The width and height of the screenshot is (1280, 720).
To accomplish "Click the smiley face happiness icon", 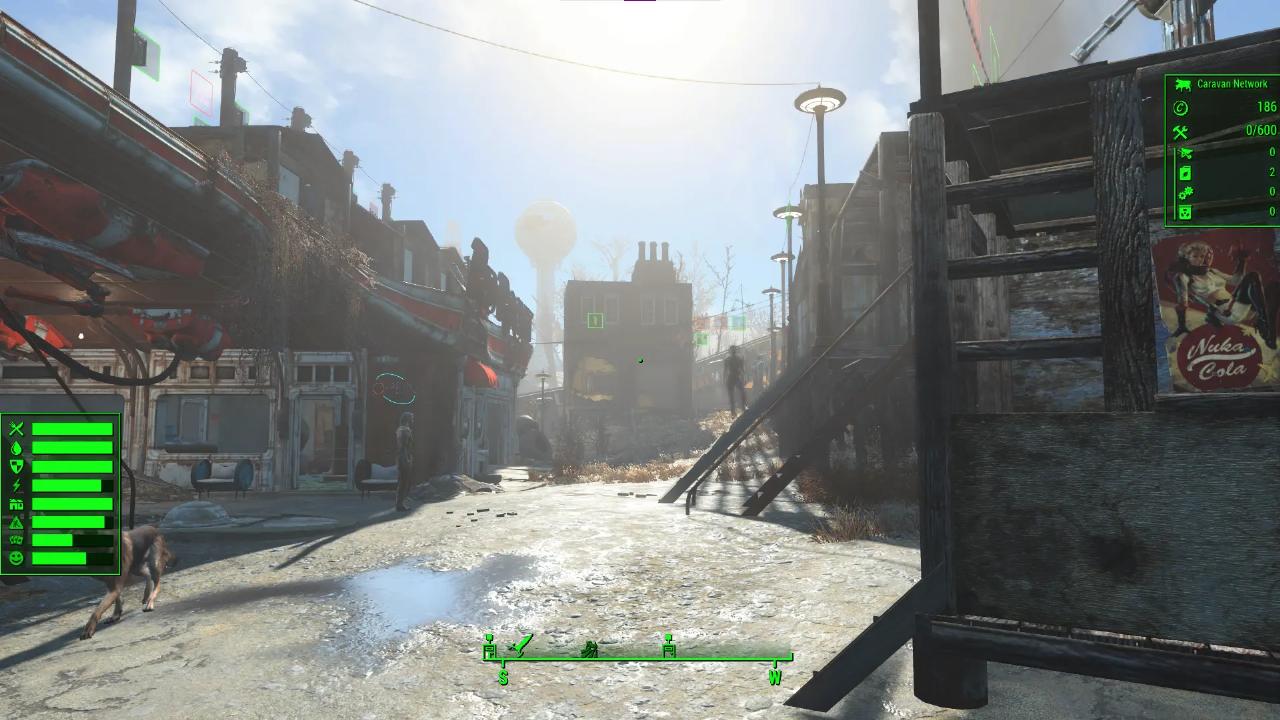I will coord(16,559).
